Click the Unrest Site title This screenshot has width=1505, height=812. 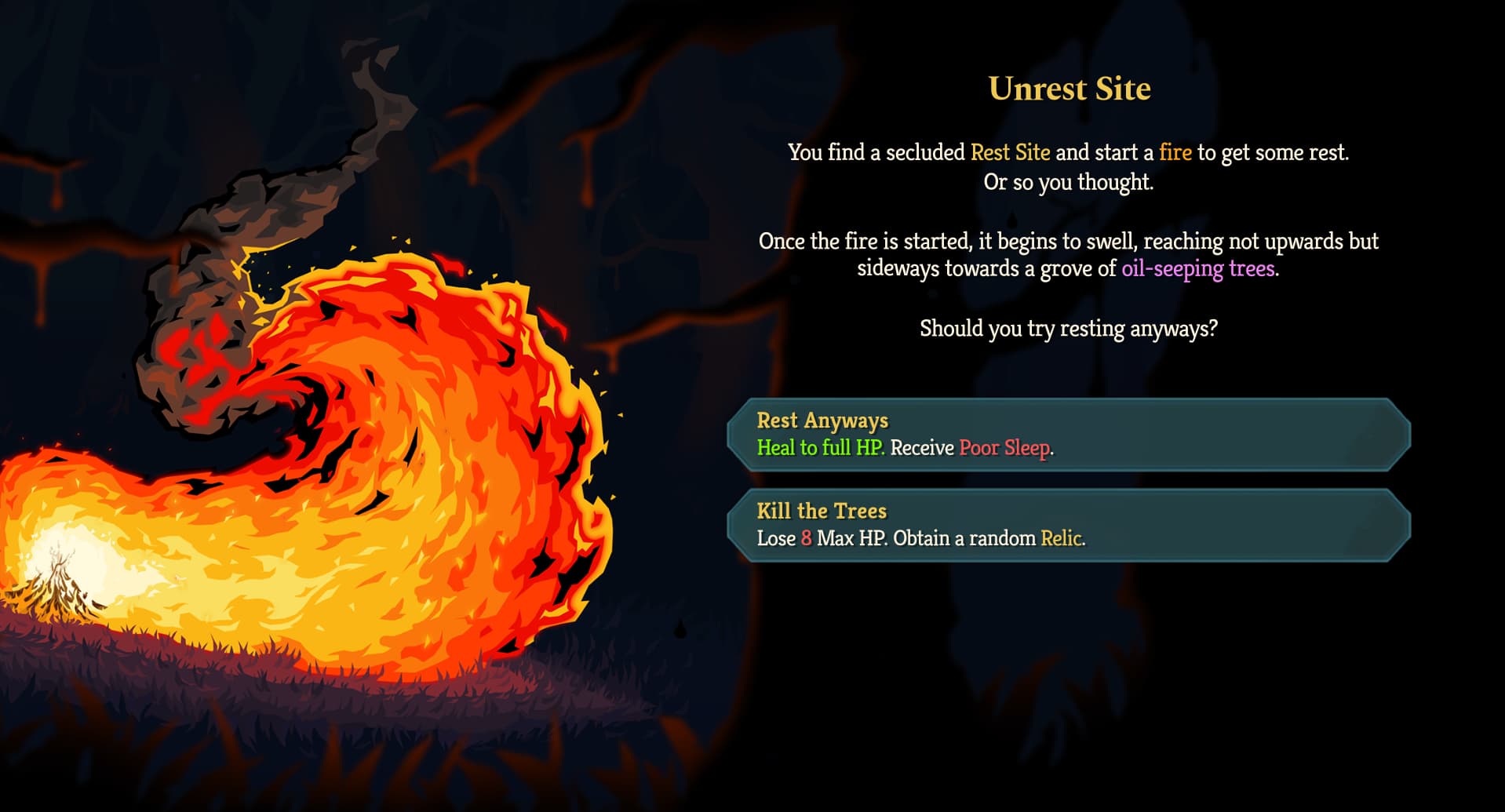(x=1070, y=88)
